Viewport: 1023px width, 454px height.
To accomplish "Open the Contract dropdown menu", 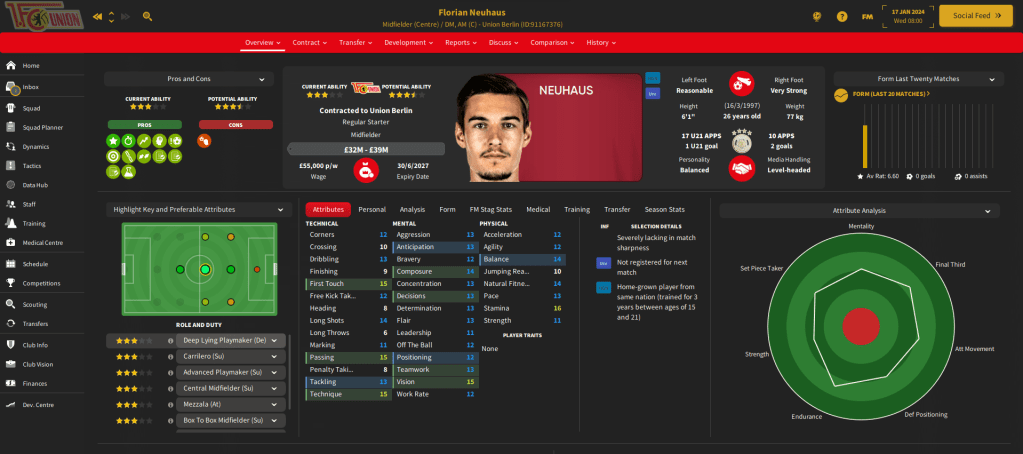I will pyautogui.click(x=311, y=43).
